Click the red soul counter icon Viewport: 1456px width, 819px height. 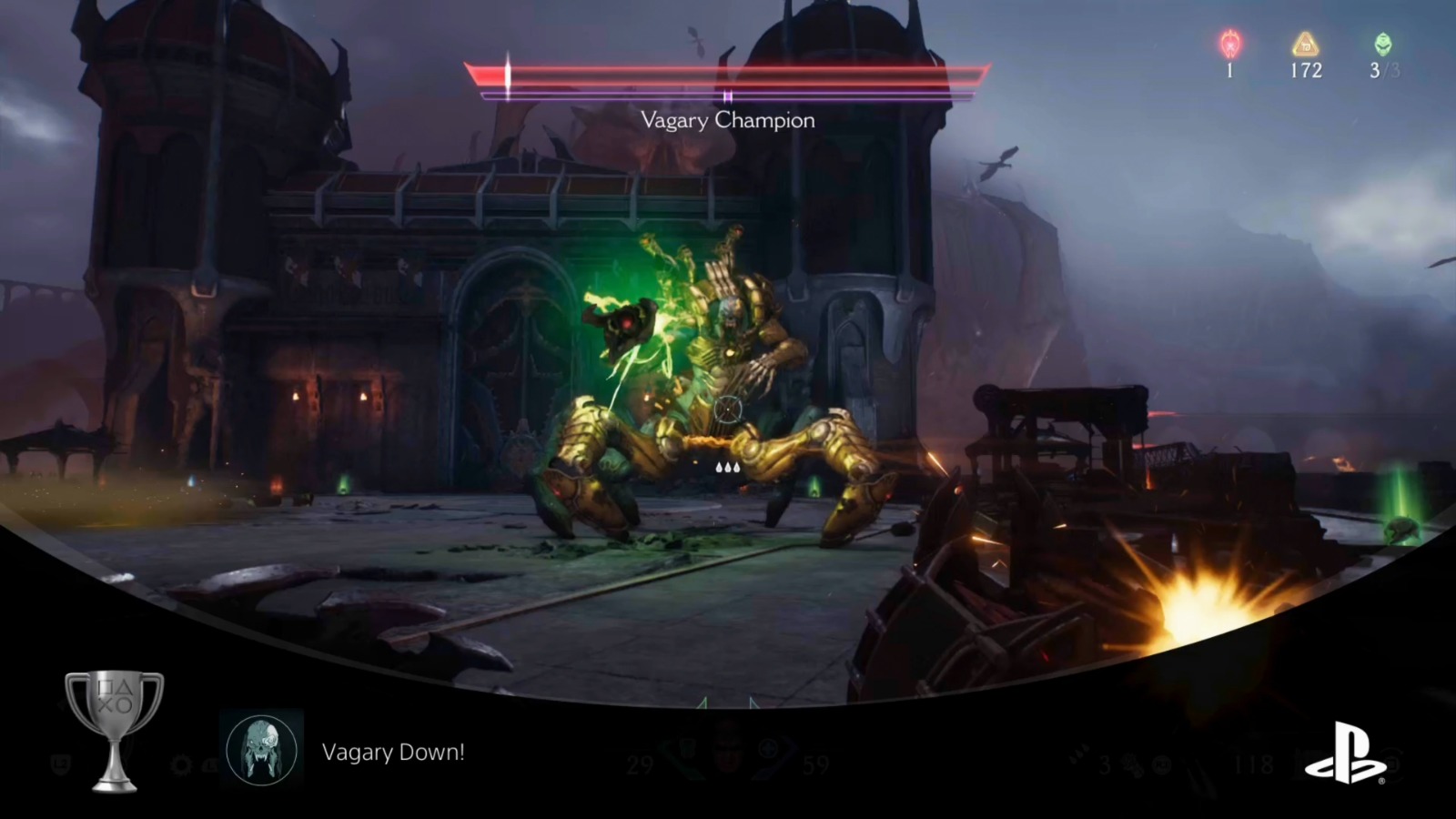click(x=1231, y=42)
